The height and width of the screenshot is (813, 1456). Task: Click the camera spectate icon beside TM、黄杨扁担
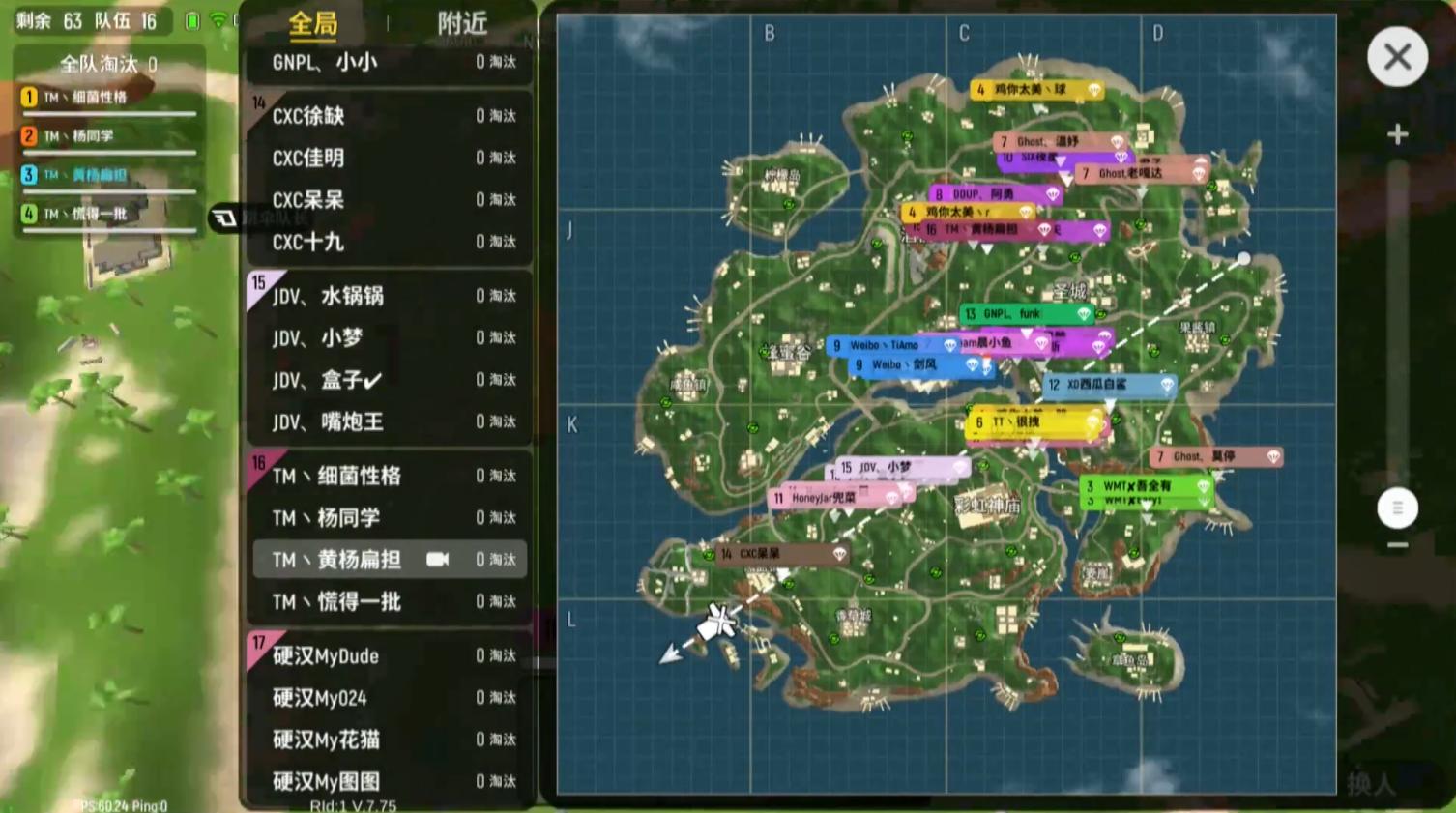[x=440, y=559]
